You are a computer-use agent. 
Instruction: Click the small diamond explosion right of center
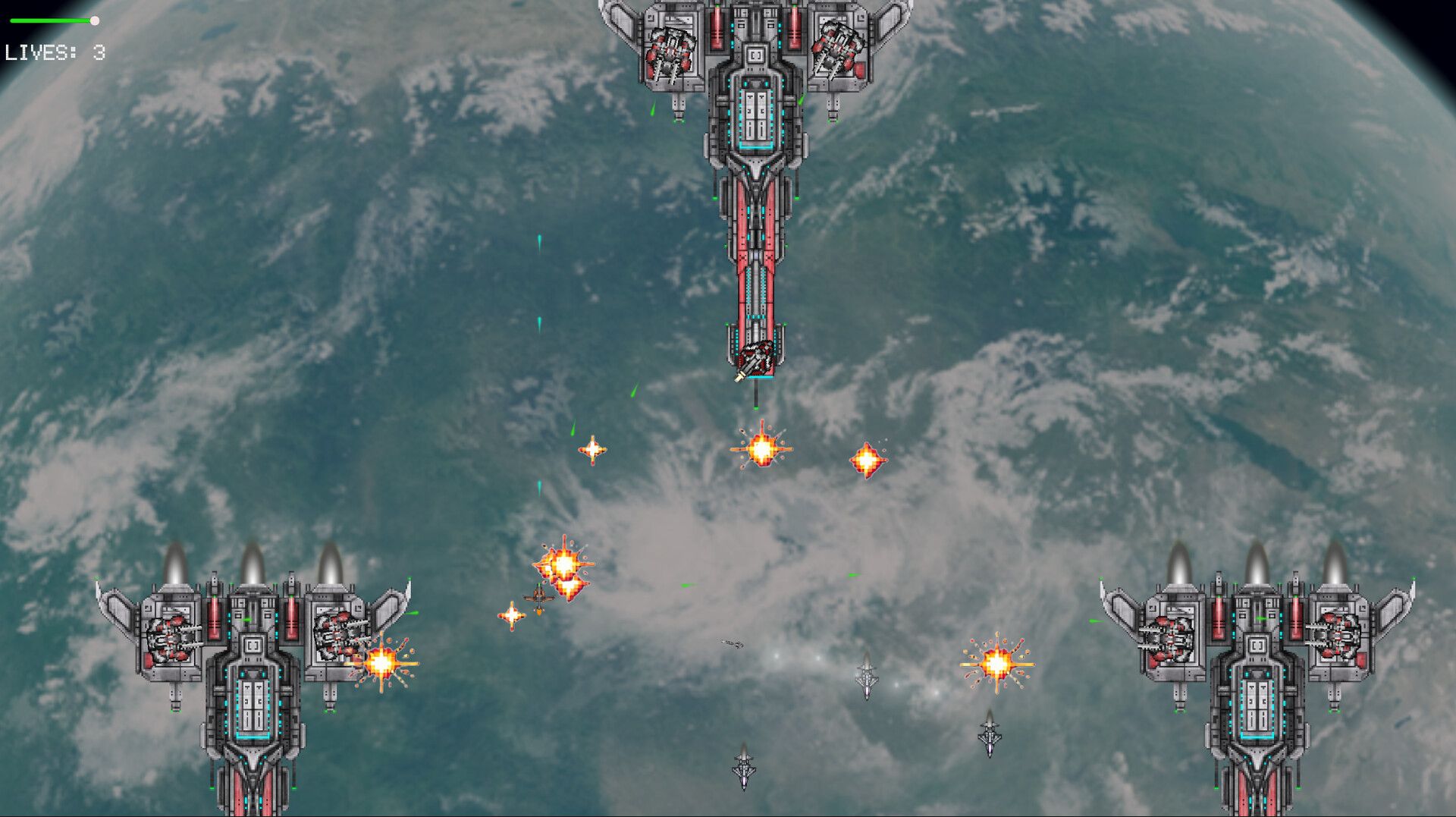[868, 458]
